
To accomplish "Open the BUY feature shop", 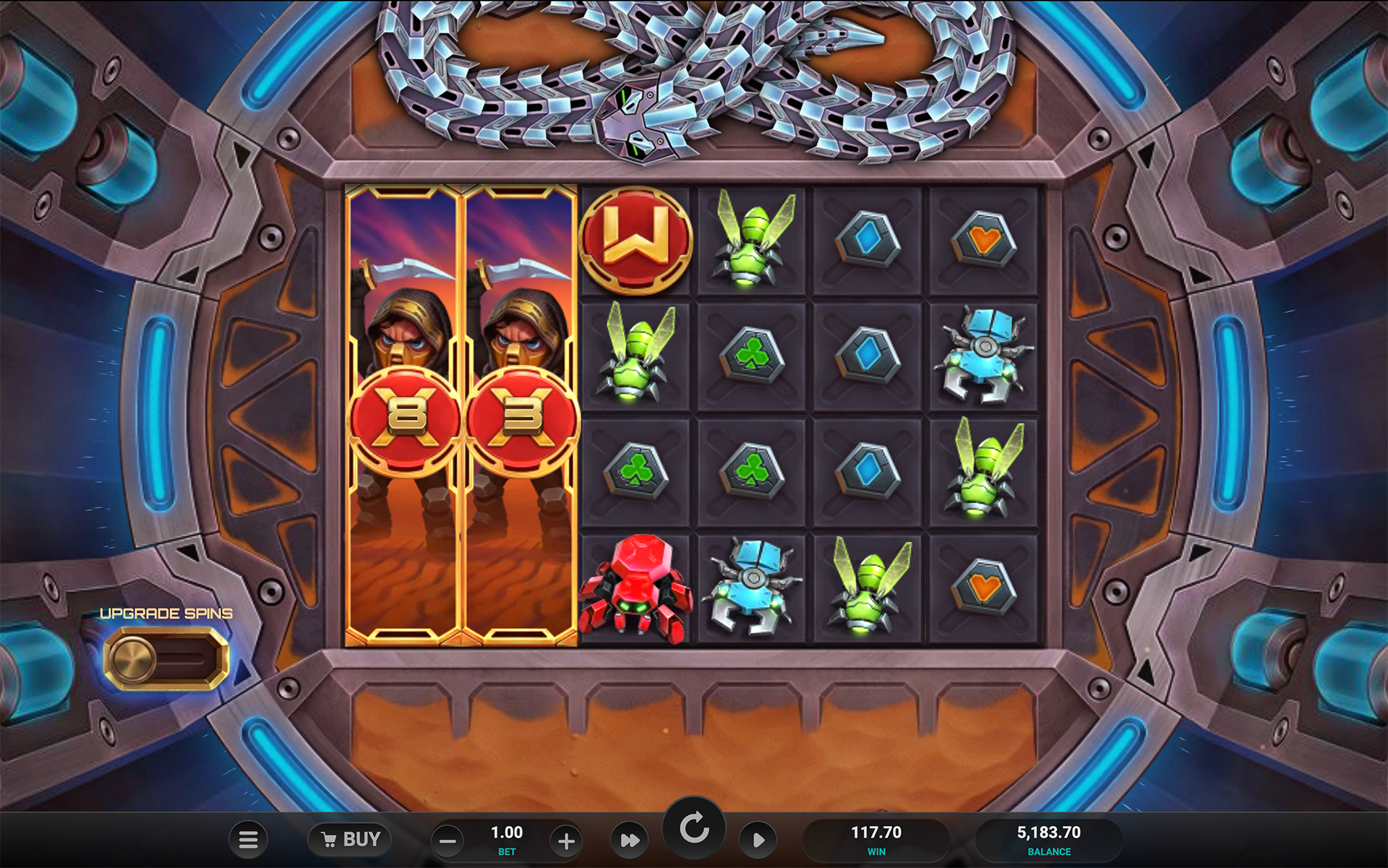I will click(x=350, y=839).
